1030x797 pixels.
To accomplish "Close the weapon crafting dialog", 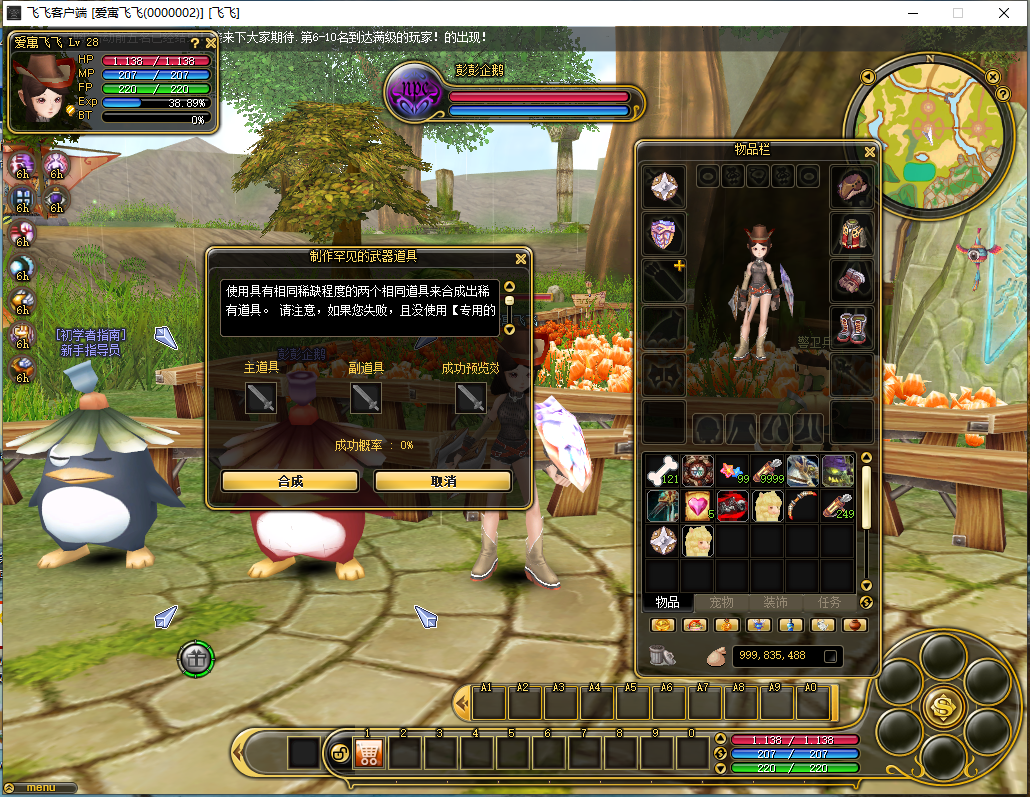I will point(520,258).
